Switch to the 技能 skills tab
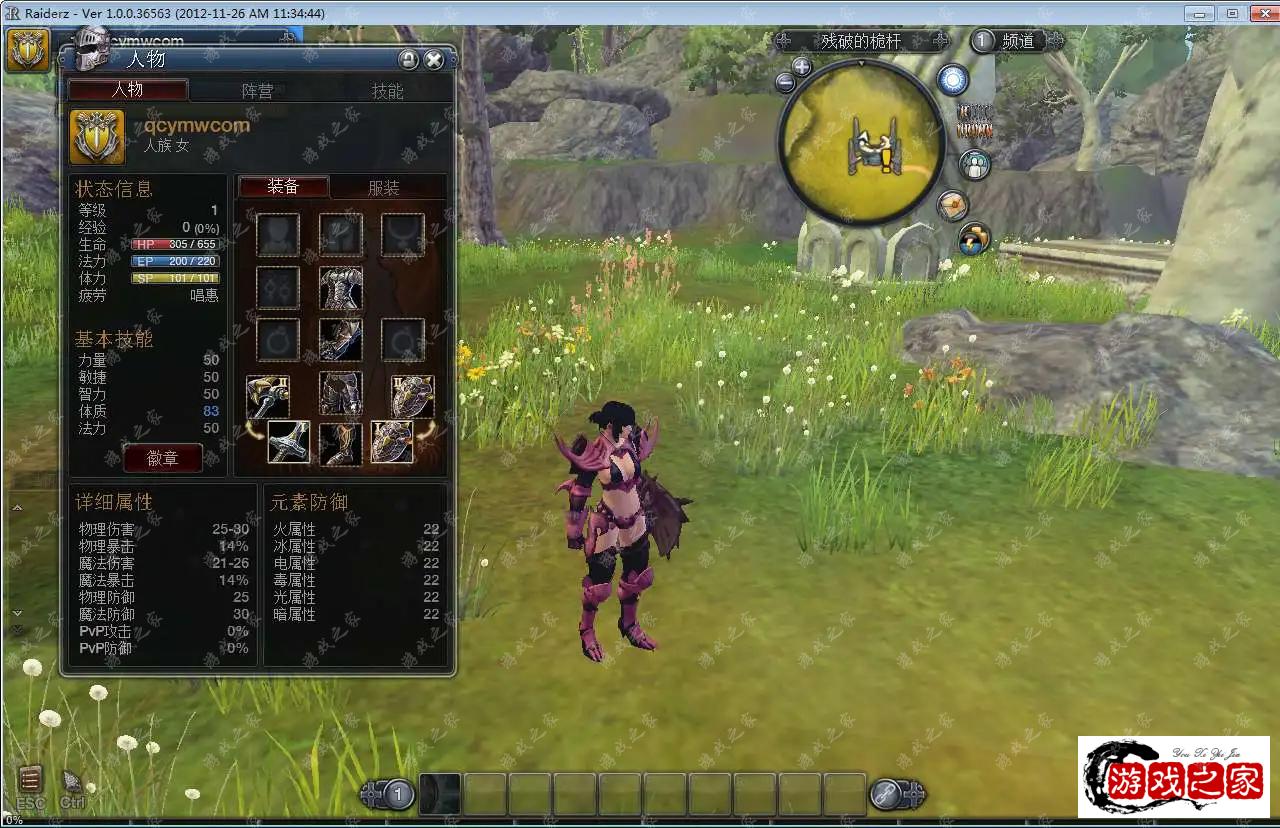This screenshot has width=1280, height=828. click(387, 91)
